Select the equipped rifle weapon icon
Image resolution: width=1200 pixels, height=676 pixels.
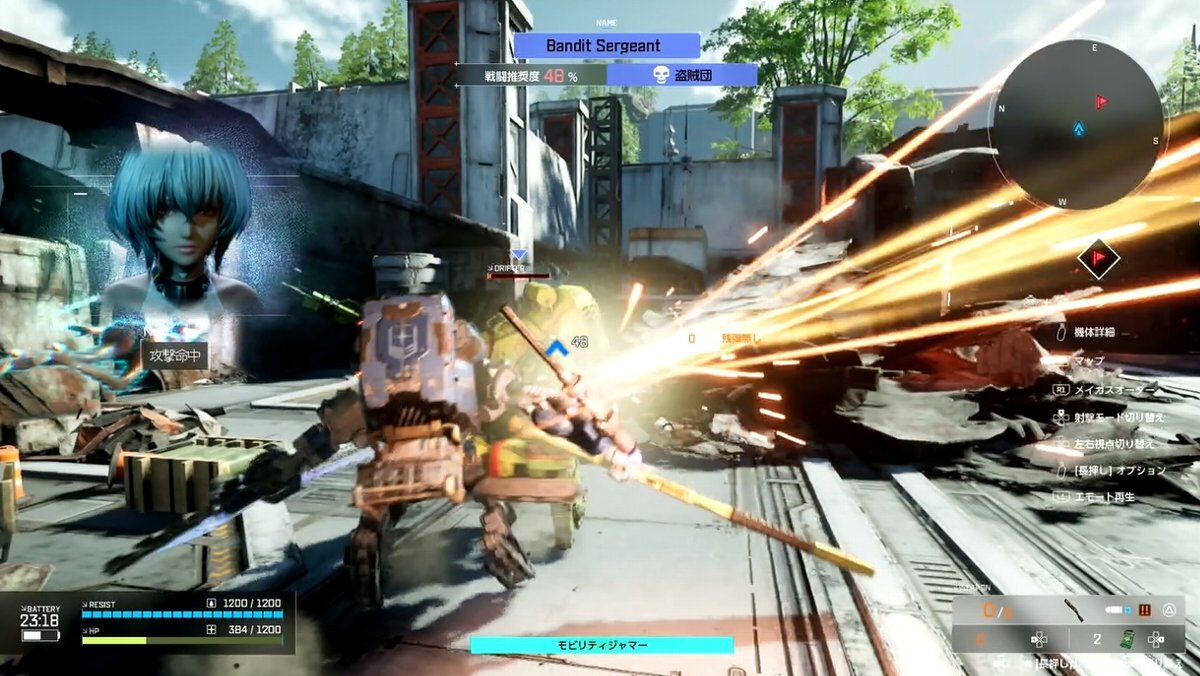point(1073,610)
